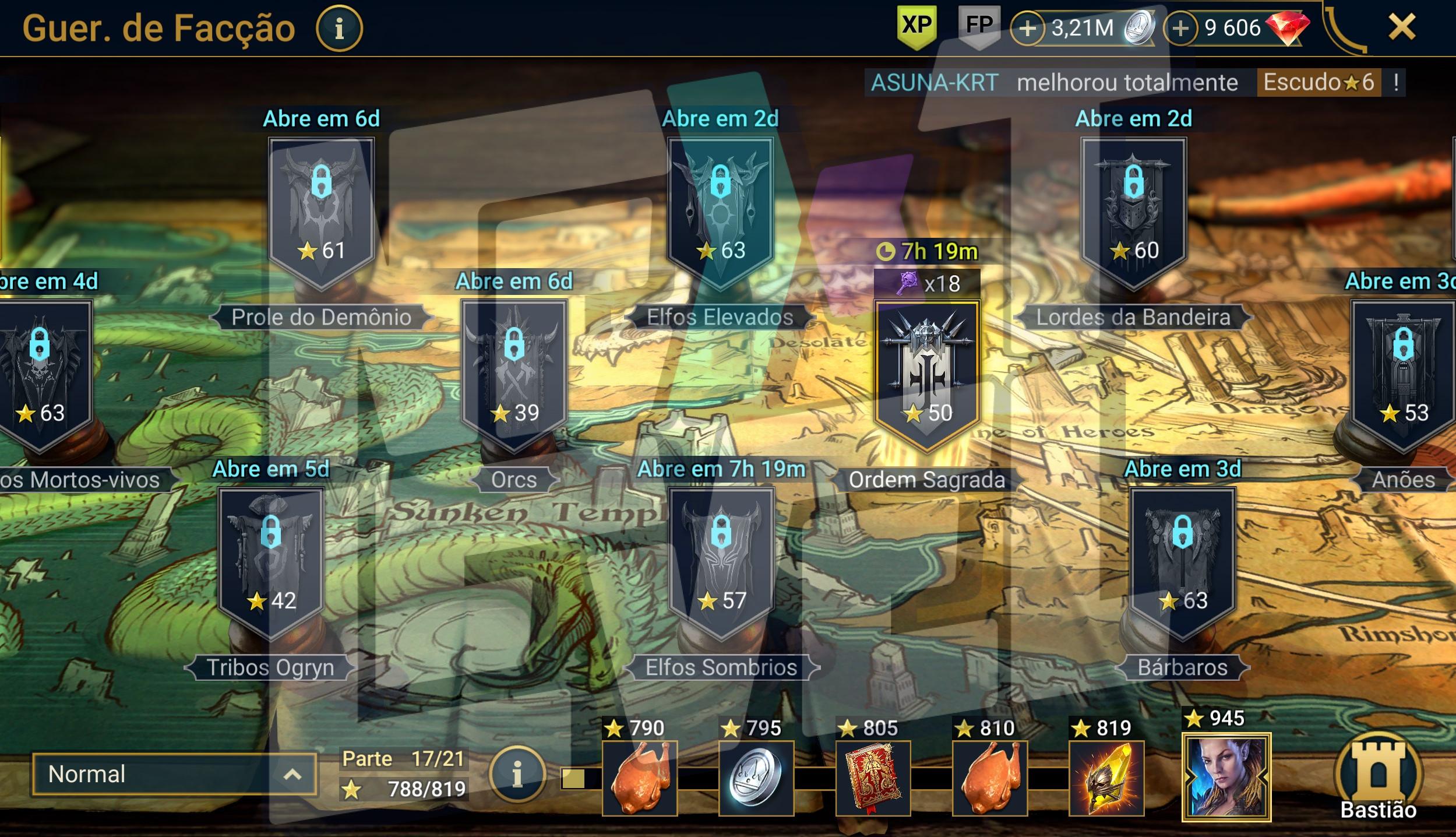Show star rewards progress info
This screenshot has height=837, width=1456.
[x=517, y=774]
